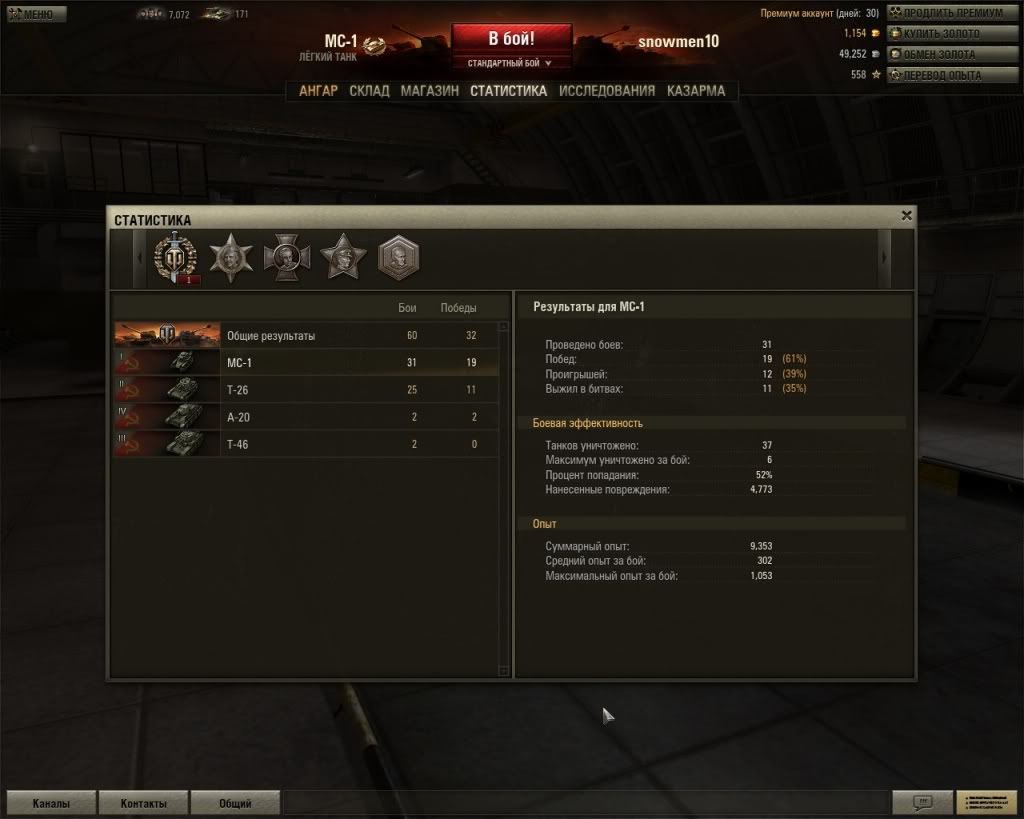1024x819 pixels.
Task: Open the Каналы chat channels
Action: pyautogui.click(x=51, y=803)
